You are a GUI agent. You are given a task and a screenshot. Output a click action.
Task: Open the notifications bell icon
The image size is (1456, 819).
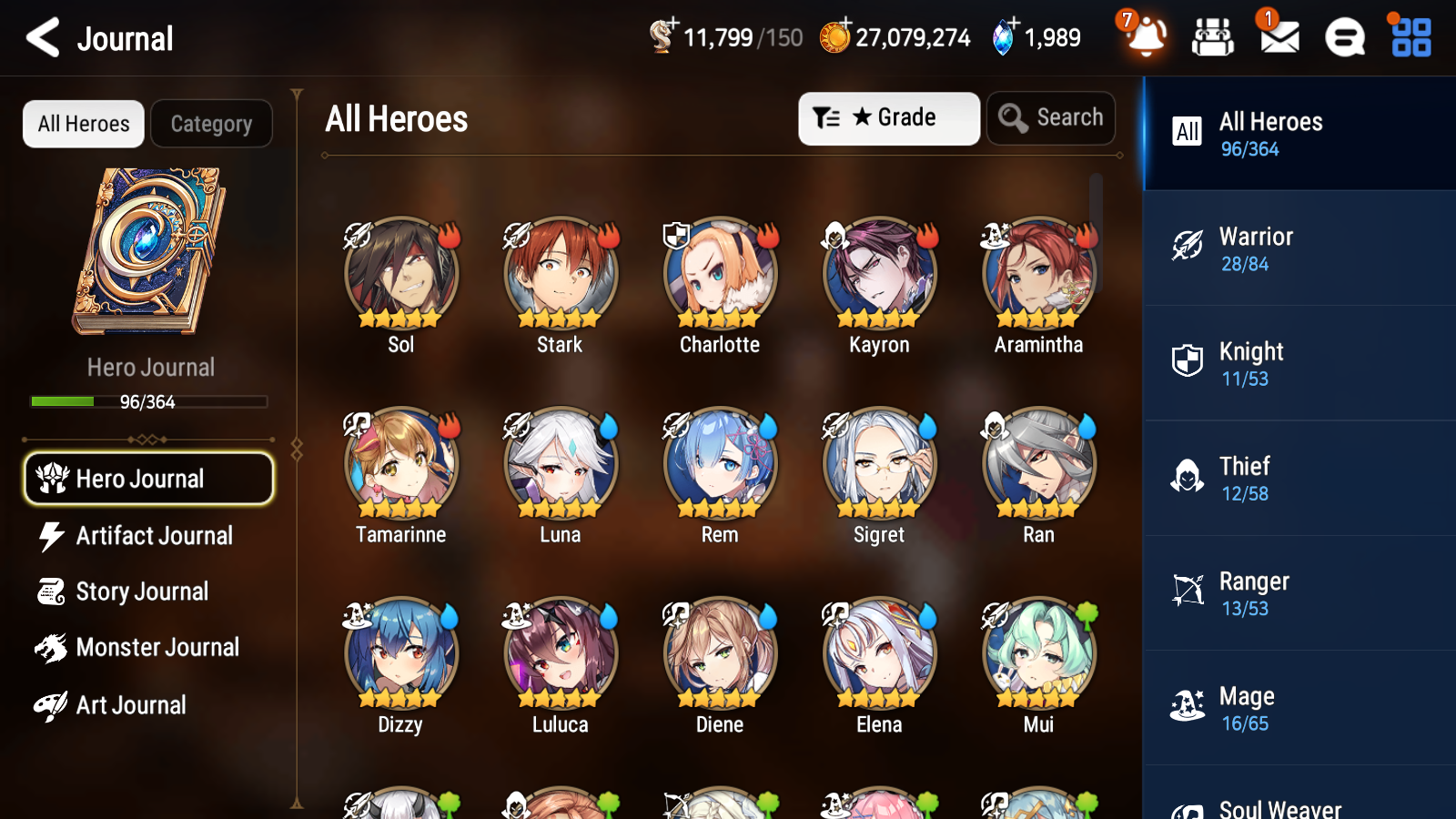tap(1148, 38)
